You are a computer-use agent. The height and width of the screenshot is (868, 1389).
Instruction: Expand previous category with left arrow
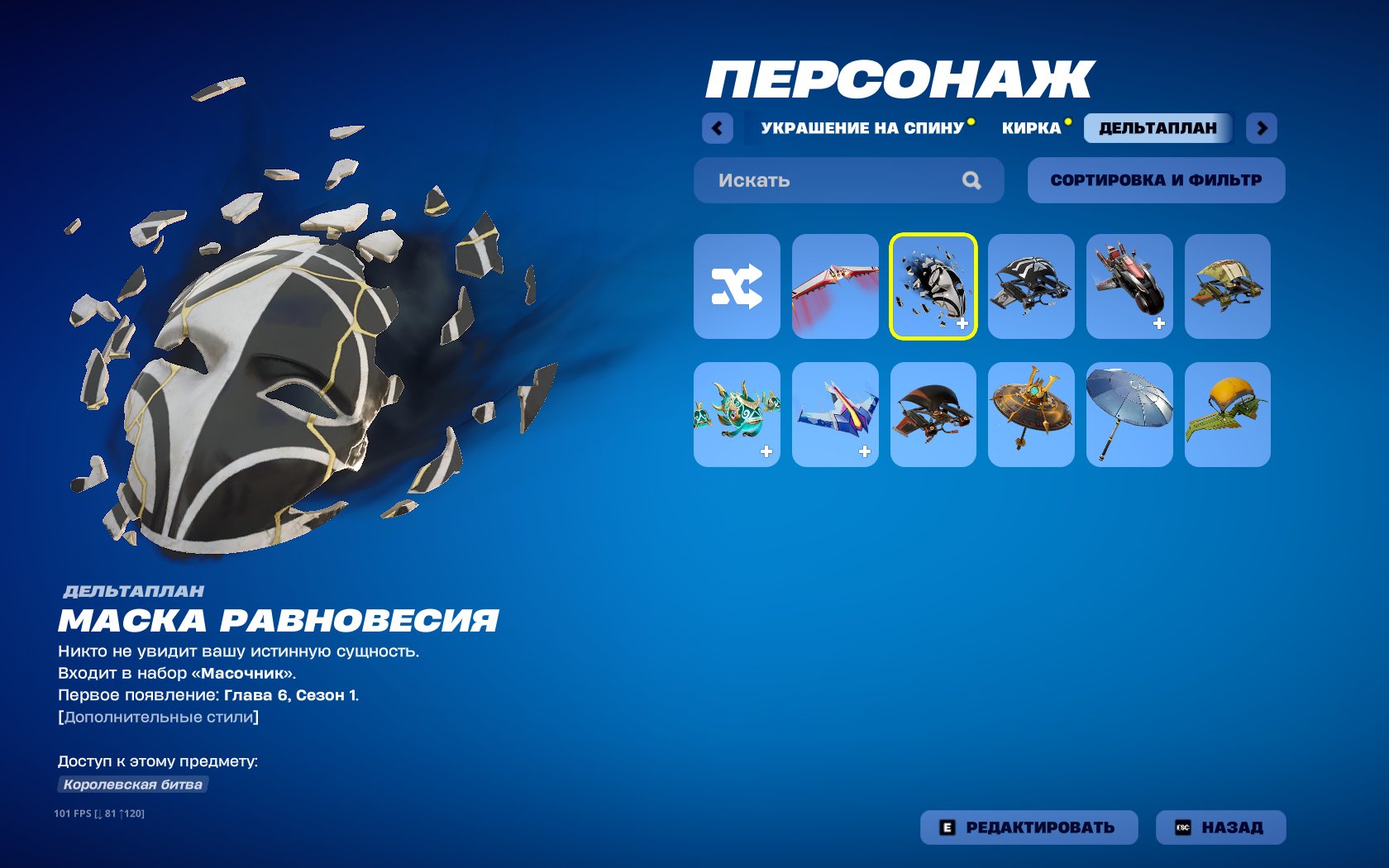pyautogui.click(x=718, y=128)
